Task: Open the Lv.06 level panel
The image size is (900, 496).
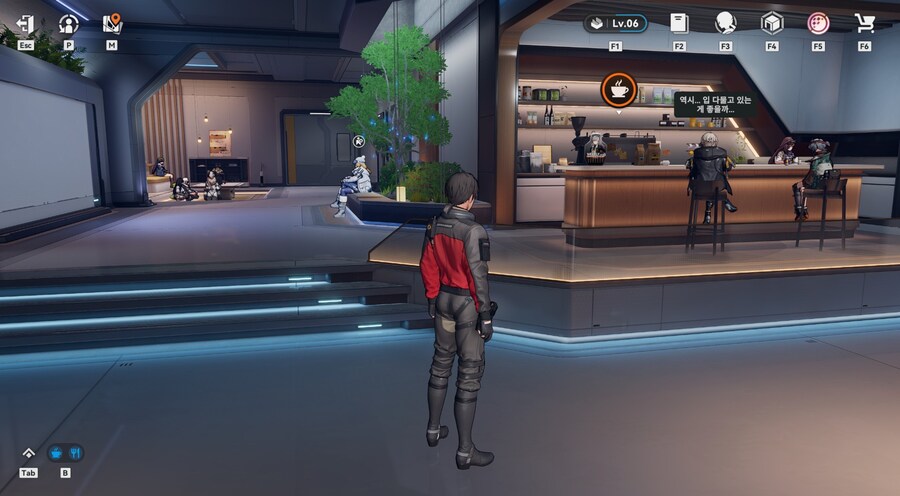Action: pyautogui.click(x=615, y=23)
